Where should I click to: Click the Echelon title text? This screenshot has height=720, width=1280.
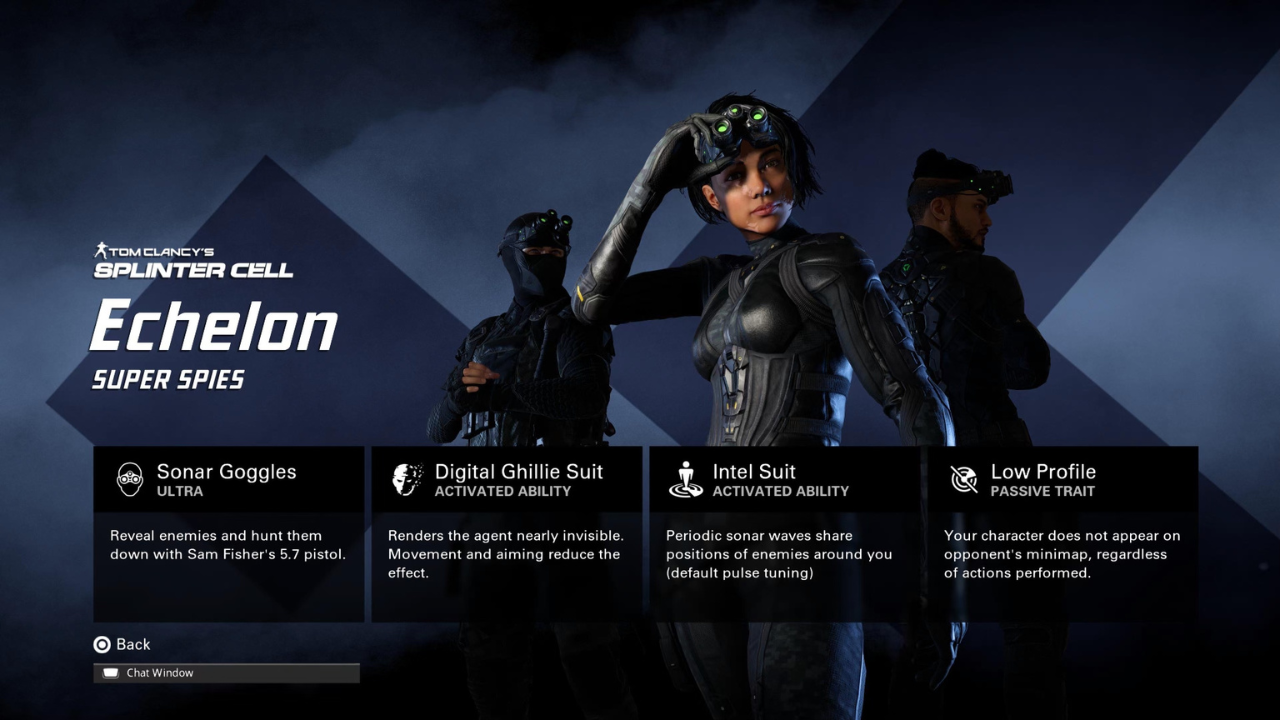(x=215, y=325)
